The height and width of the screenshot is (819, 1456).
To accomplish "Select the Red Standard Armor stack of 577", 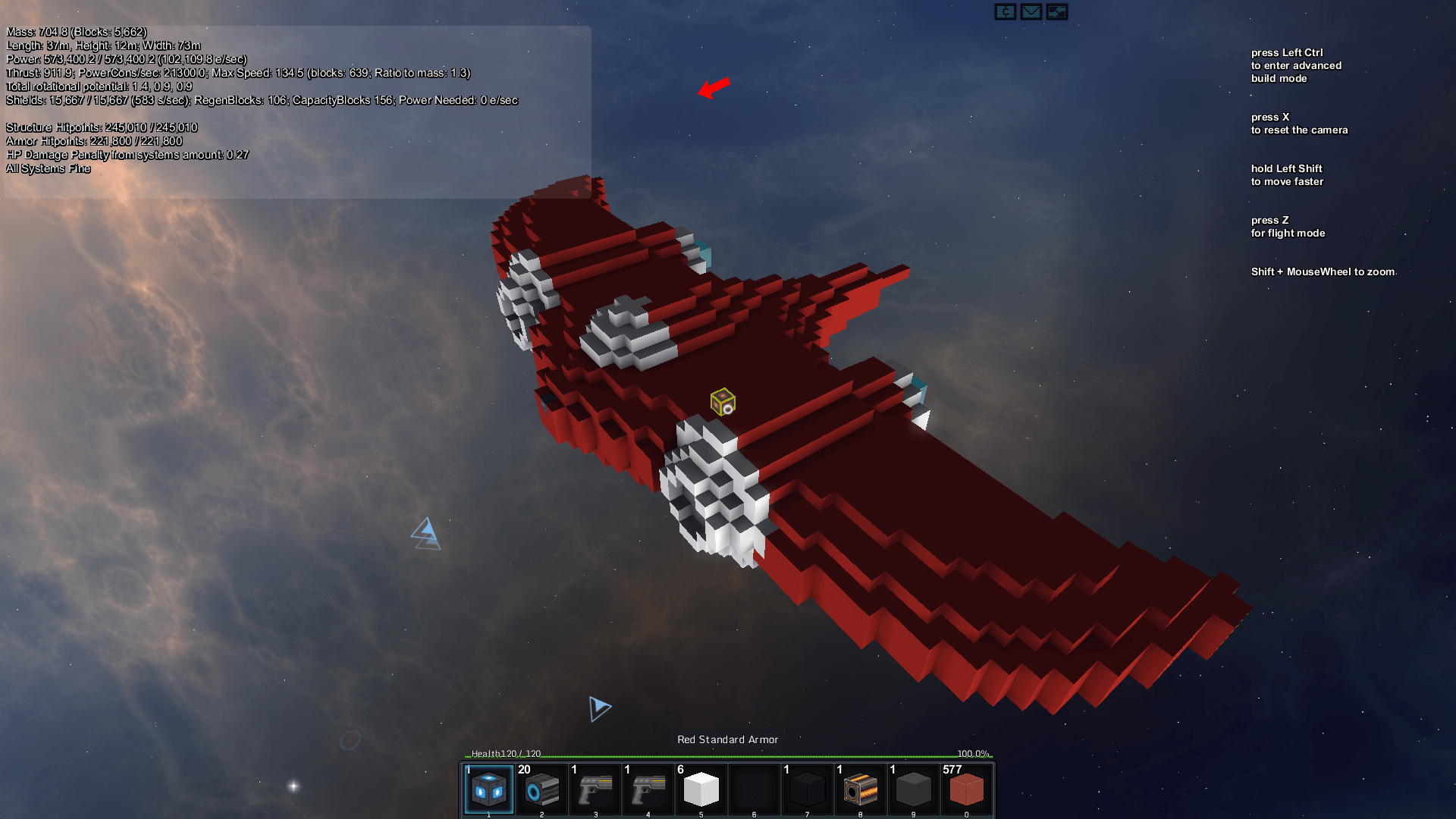I will coord(966,789).
